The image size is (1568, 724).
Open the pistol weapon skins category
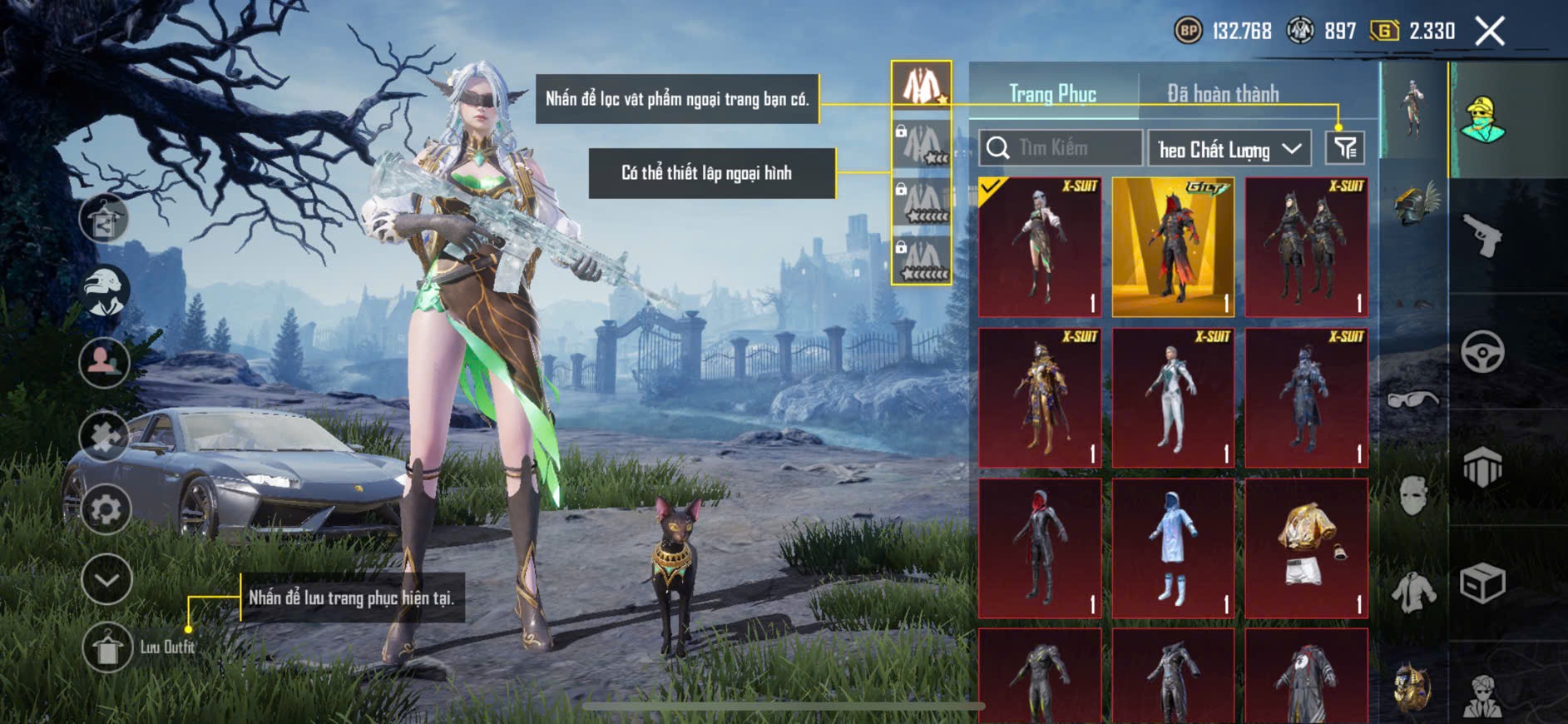(1482, 236)
